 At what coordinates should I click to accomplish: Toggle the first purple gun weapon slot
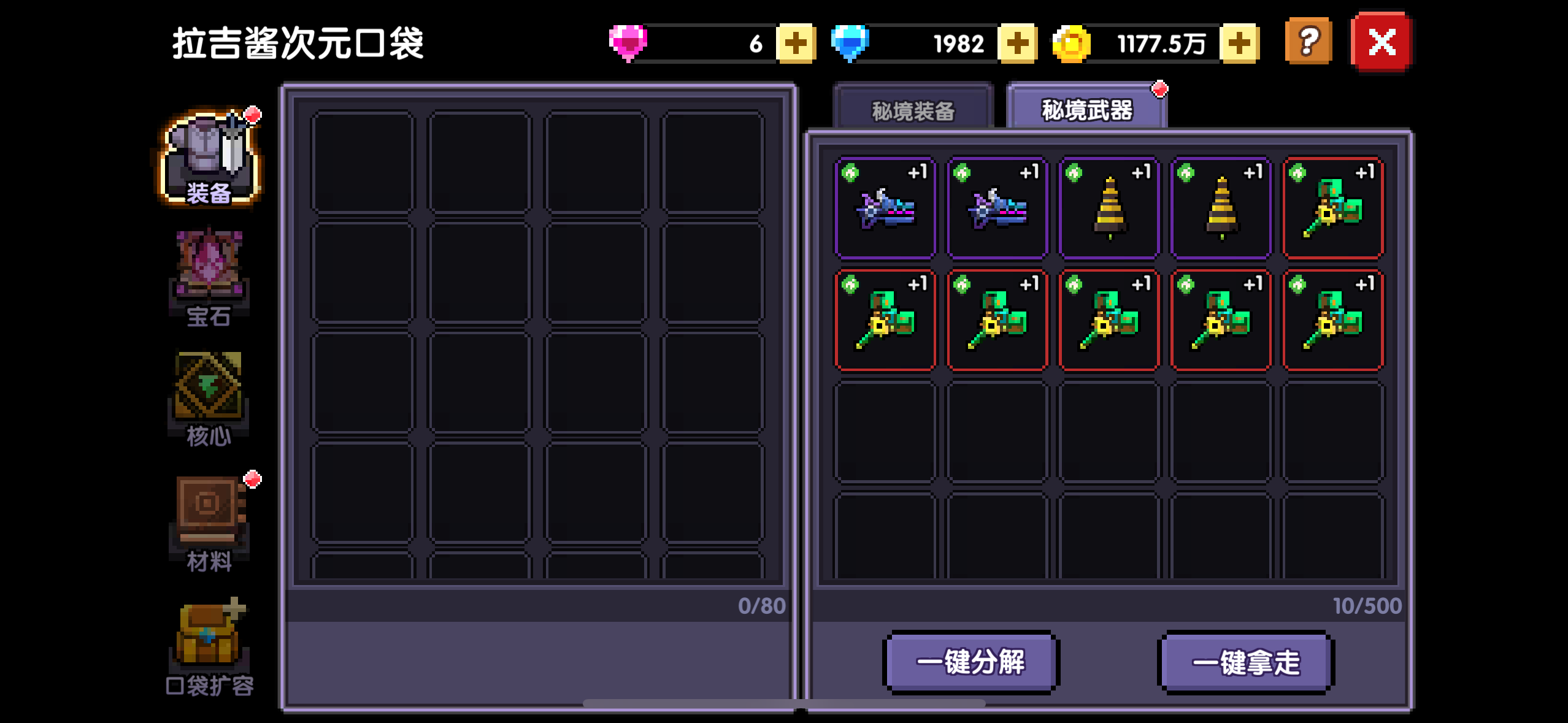pyautogui.click(x=885, y=207)
